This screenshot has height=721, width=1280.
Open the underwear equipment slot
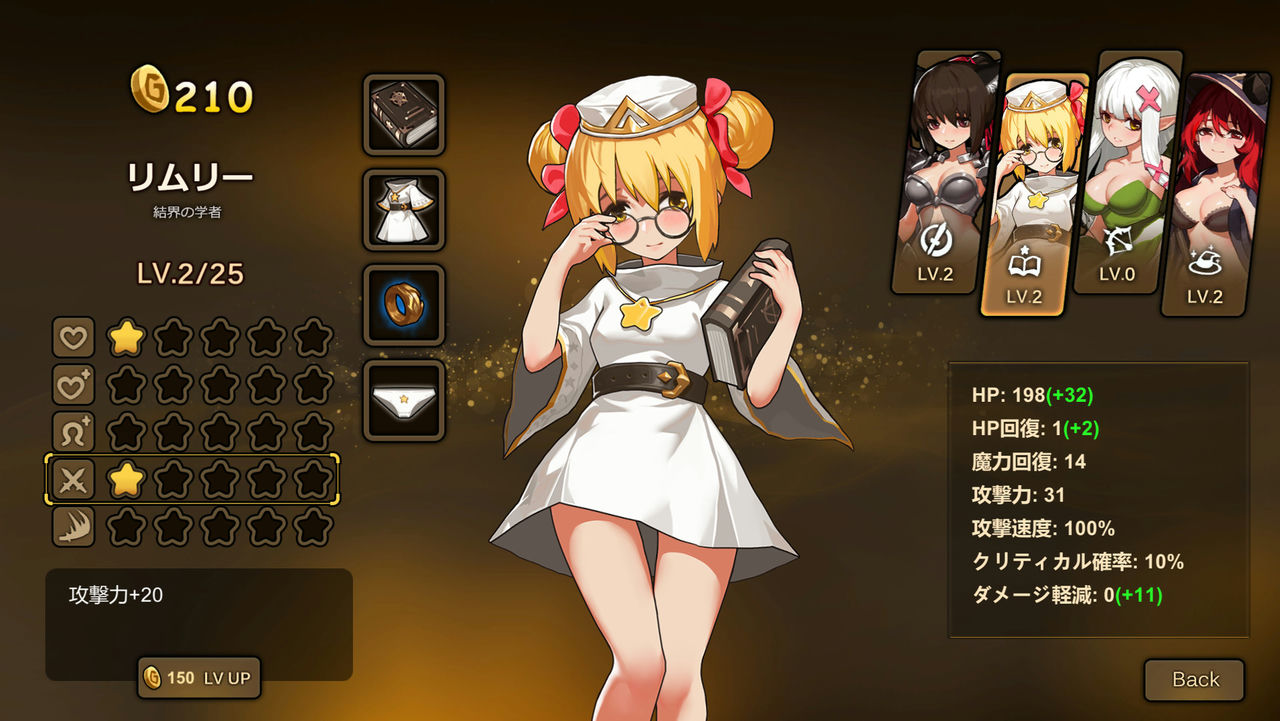[x=403, y=399]
